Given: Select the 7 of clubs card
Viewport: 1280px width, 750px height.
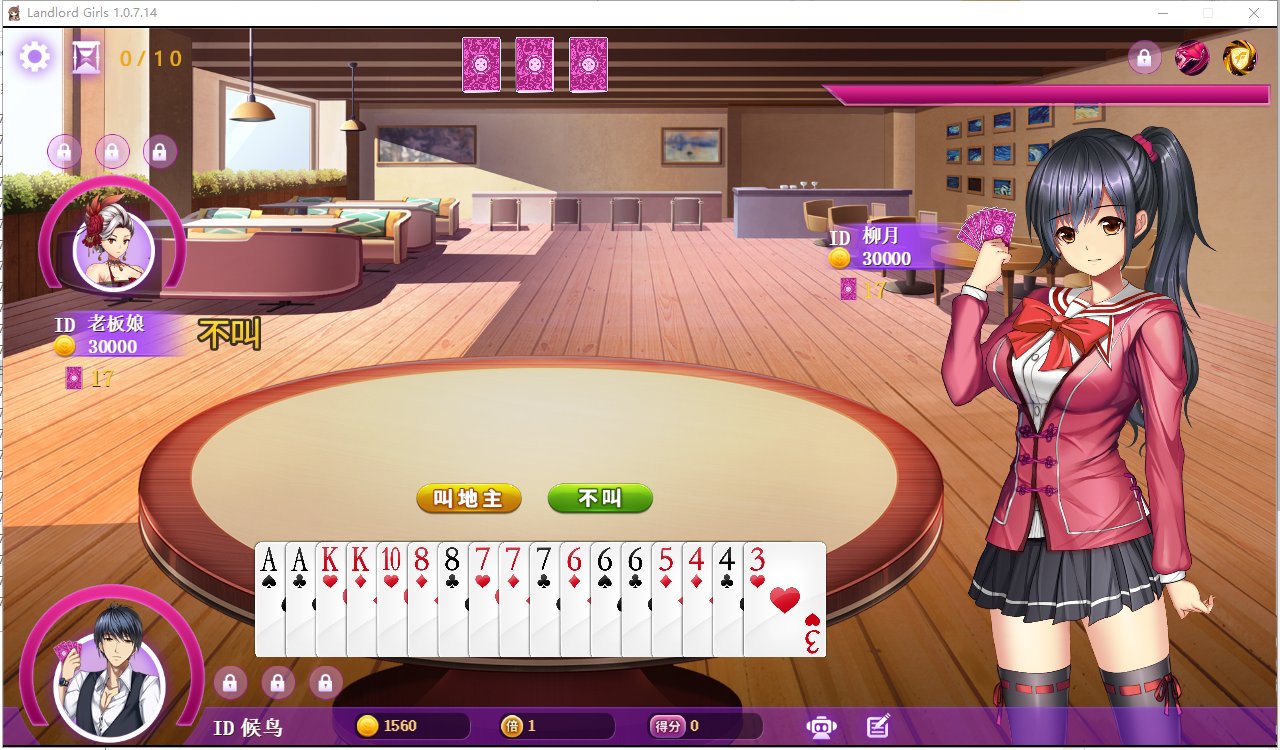Looking at the screenshot, I should (x=543, y=600).
